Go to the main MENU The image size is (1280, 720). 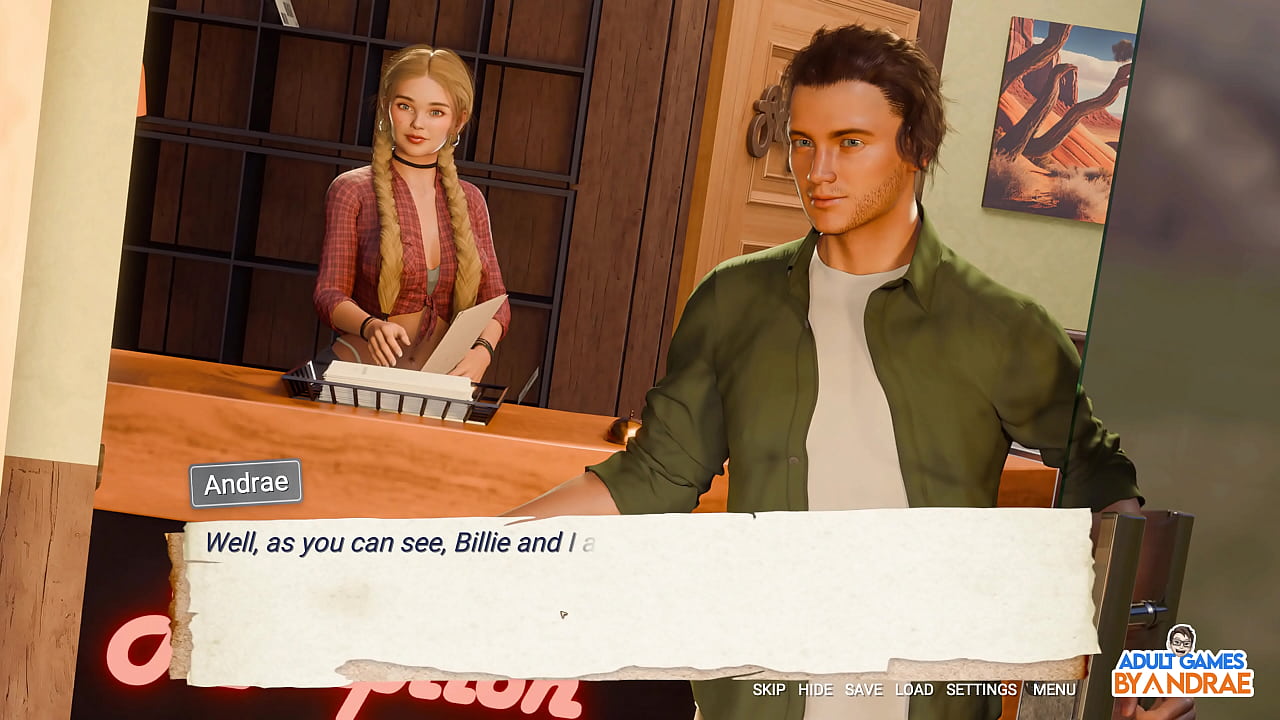1054,689
